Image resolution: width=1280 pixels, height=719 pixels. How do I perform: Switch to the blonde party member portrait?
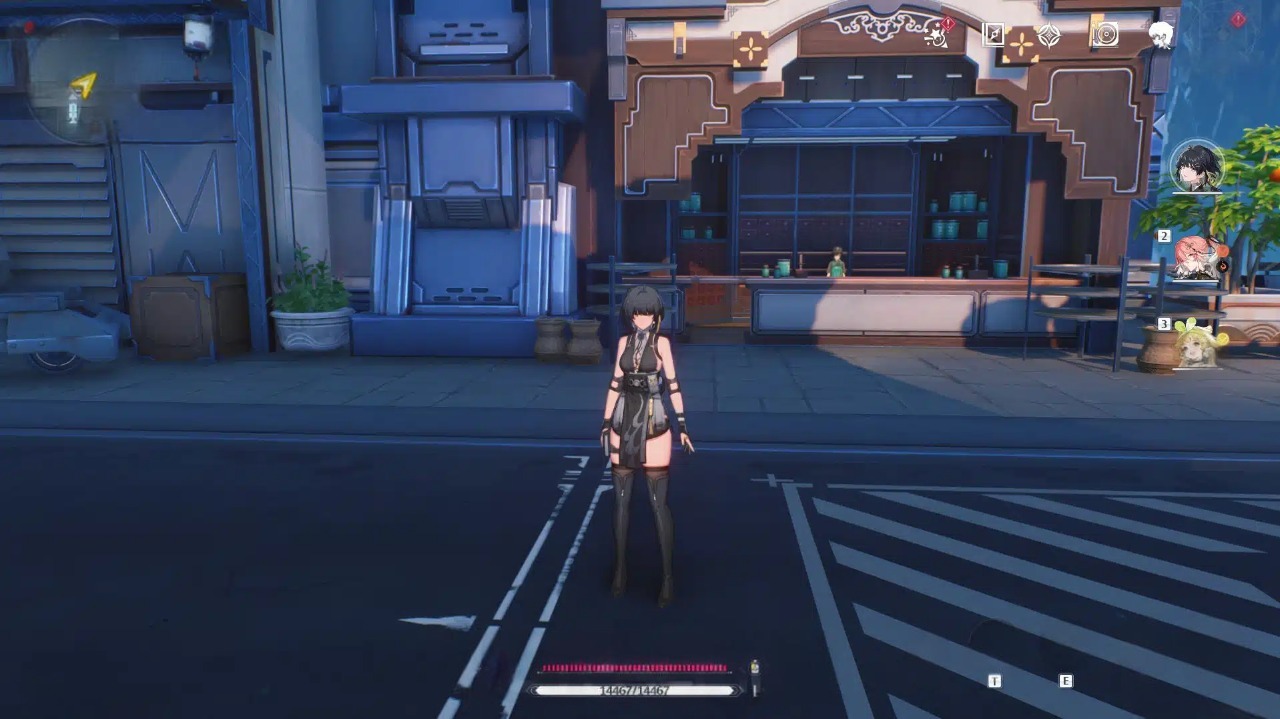click(1196, 343)
